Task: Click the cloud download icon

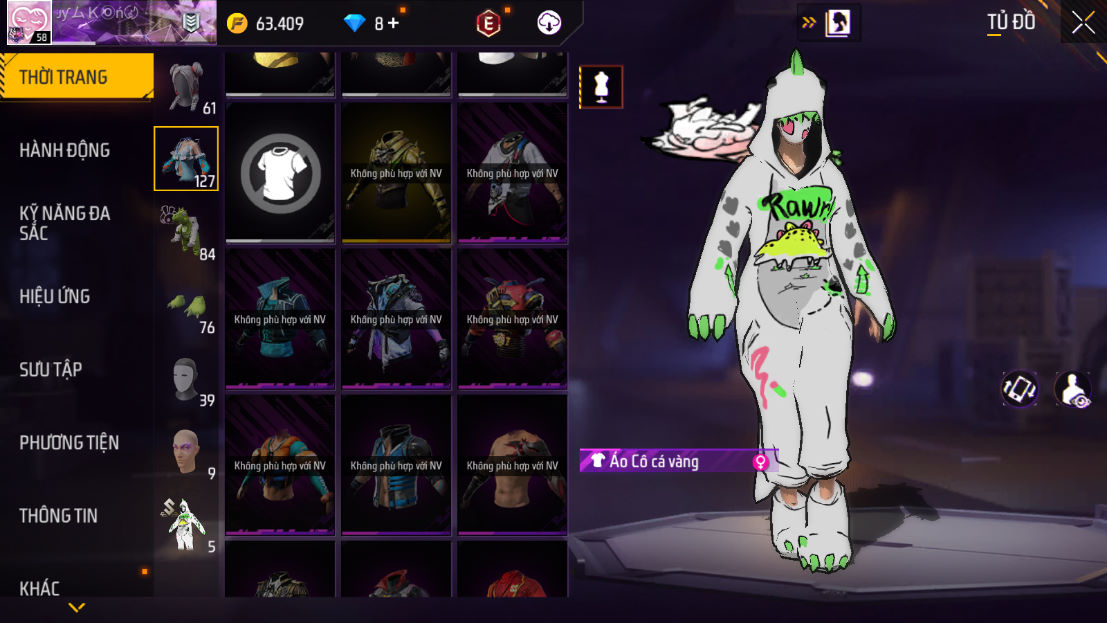Action: point(549,23)
